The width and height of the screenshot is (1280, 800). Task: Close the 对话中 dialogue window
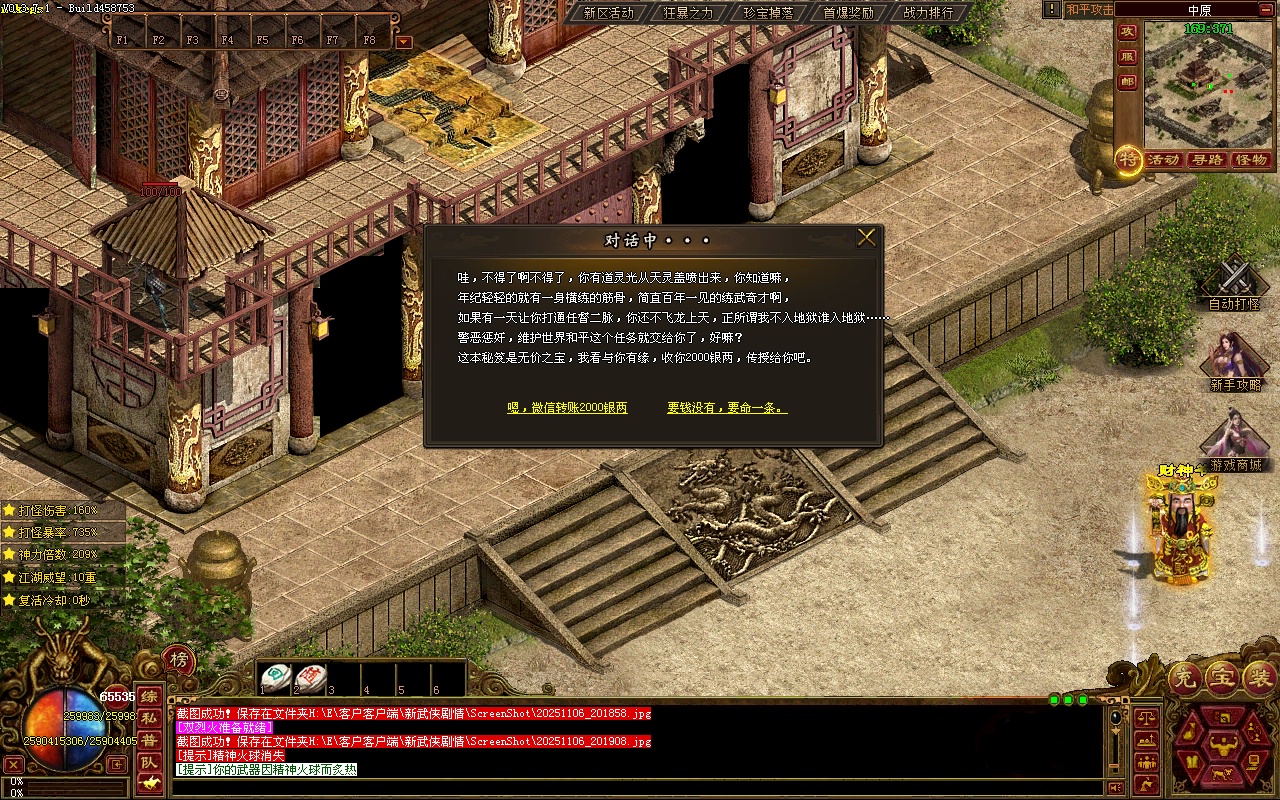pyautogui.click(x=866, y=238)
